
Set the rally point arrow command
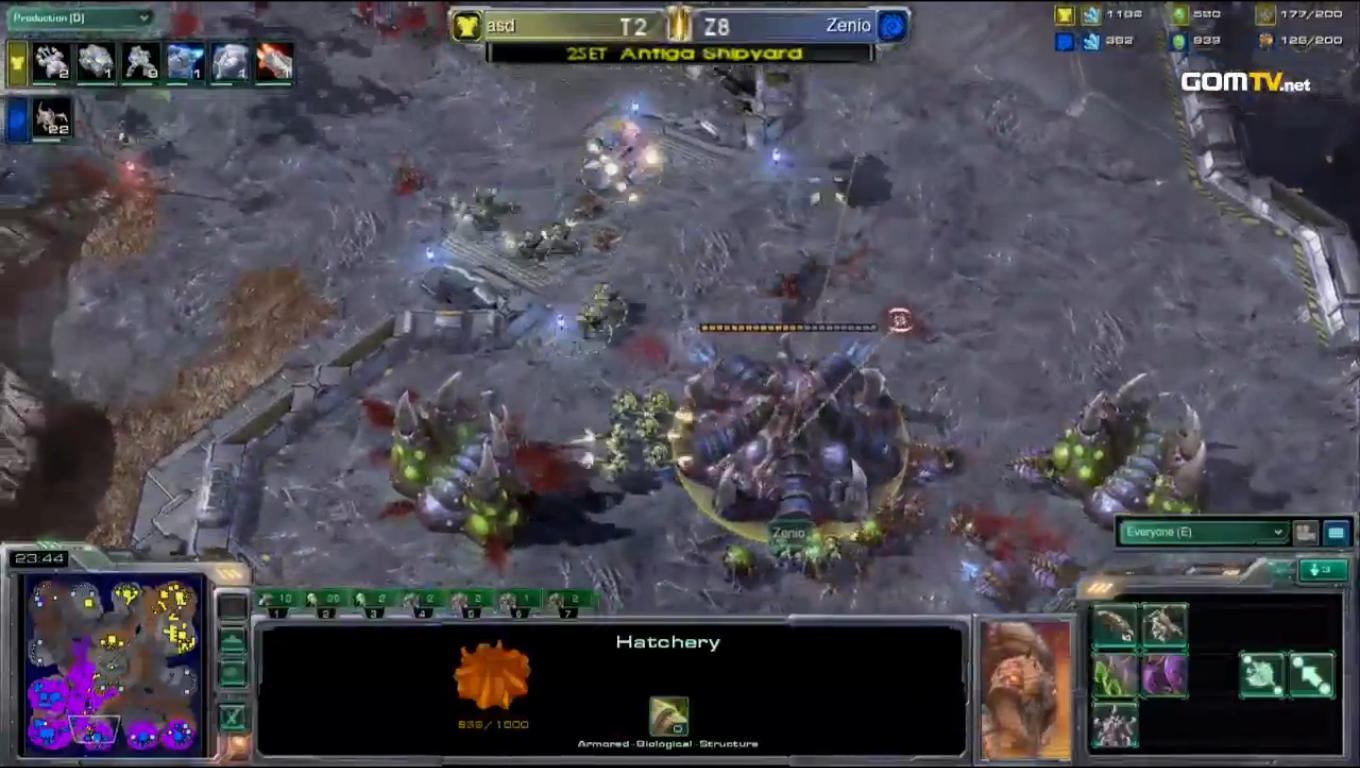pos(1312,675)
